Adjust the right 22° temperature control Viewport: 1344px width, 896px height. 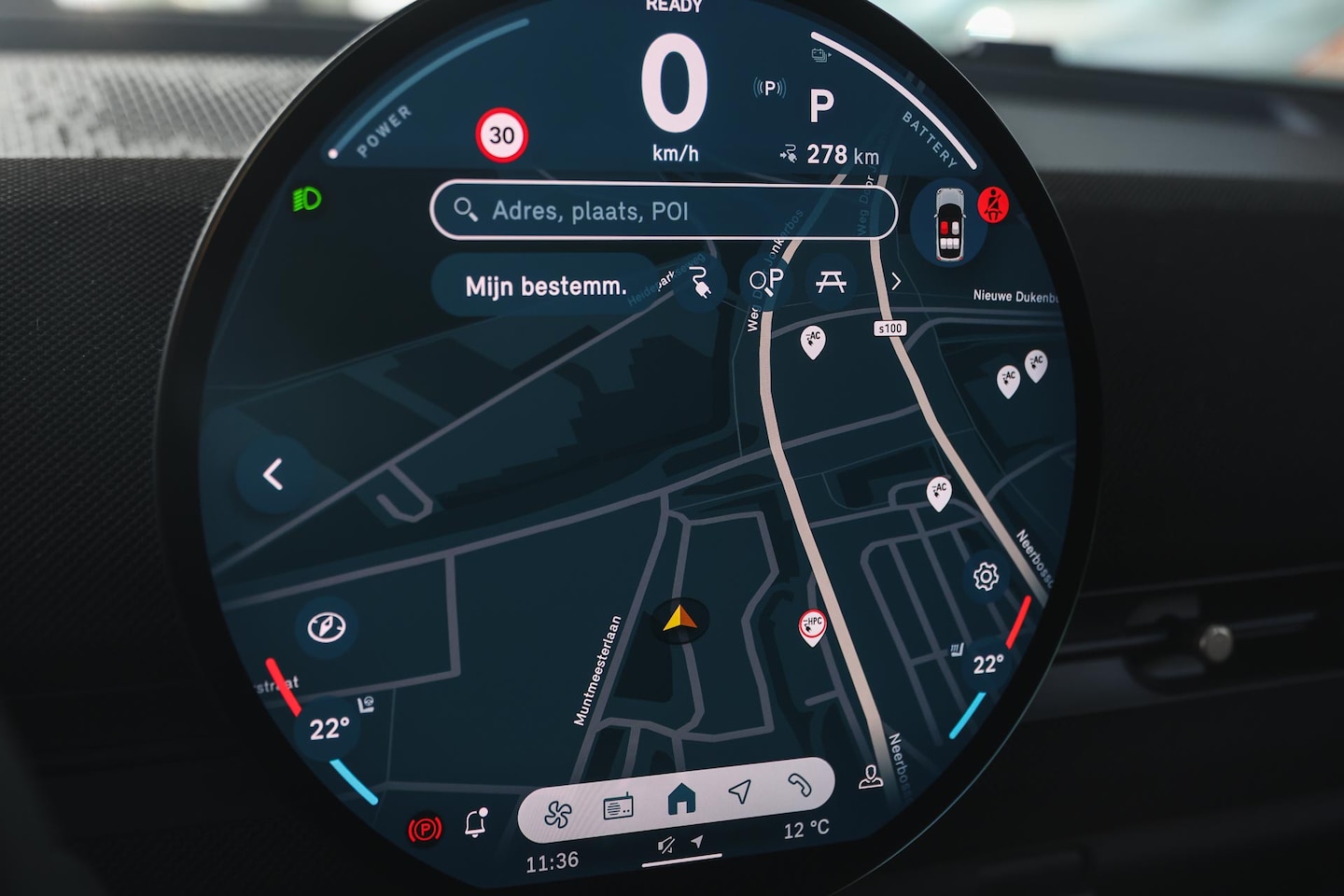[x=988, y=665]
